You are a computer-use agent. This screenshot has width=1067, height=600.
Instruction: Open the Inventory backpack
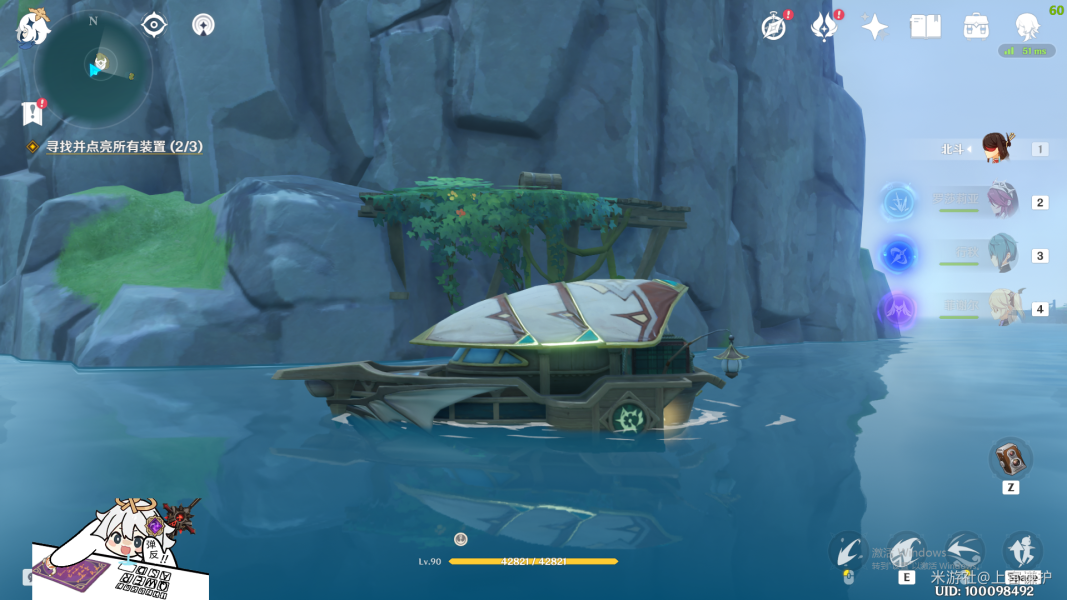976,27
